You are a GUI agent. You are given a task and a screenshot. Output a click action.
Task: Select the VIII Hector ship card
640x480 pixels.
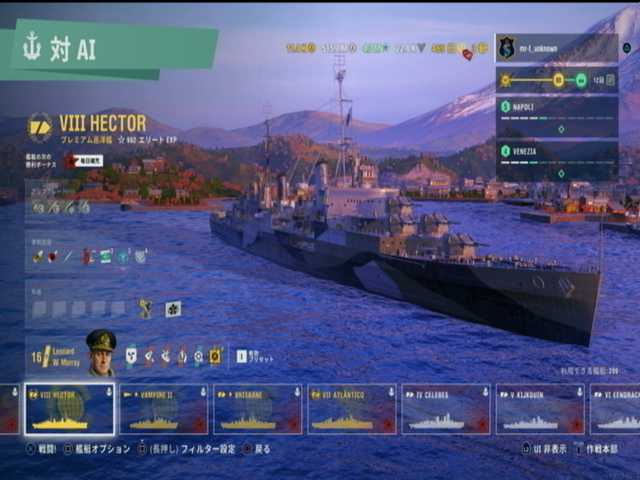click(69, 410)
